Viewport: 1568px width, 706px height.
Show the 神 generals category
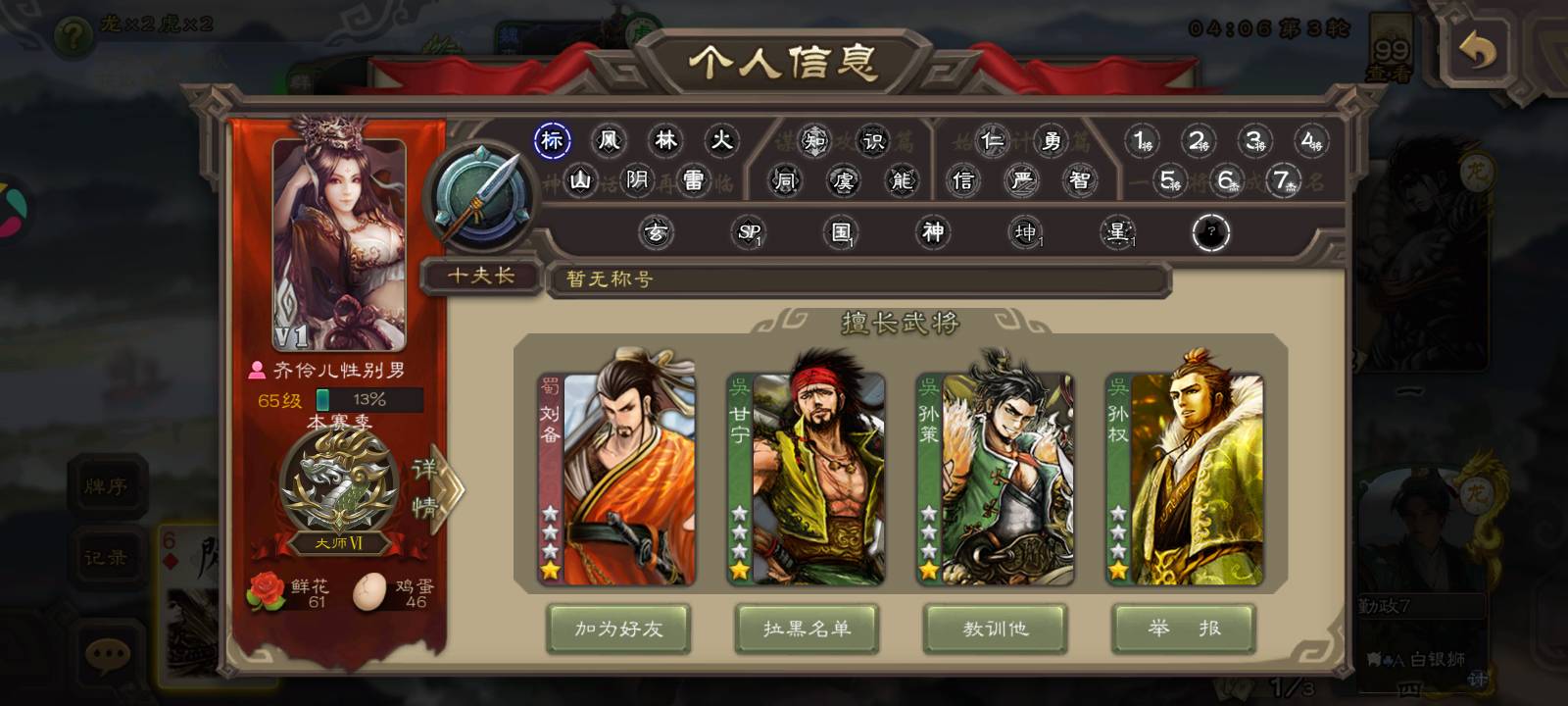[933, 232]
